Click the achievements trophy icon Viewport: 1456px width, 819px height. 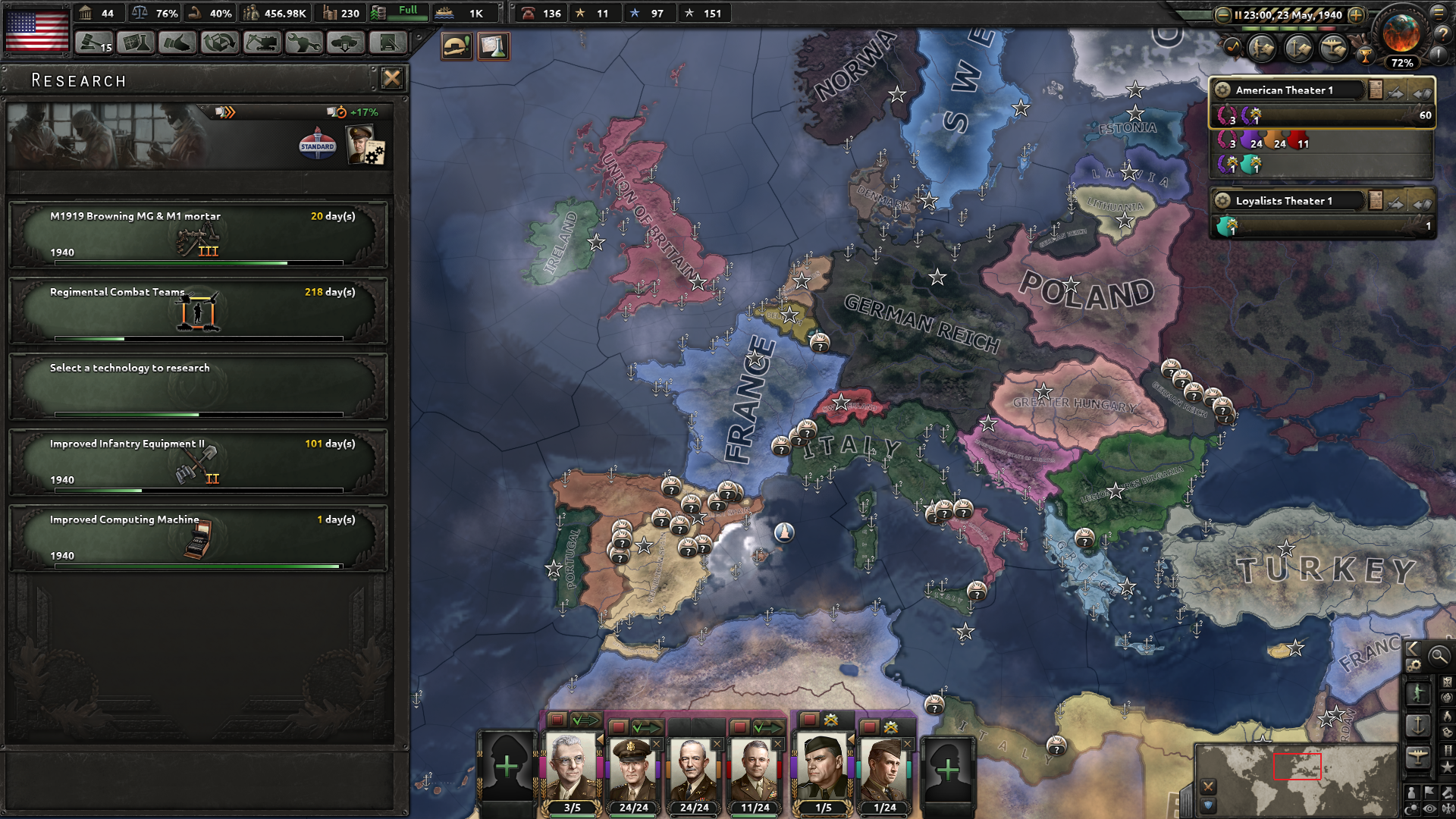(x=1367, y=56)
